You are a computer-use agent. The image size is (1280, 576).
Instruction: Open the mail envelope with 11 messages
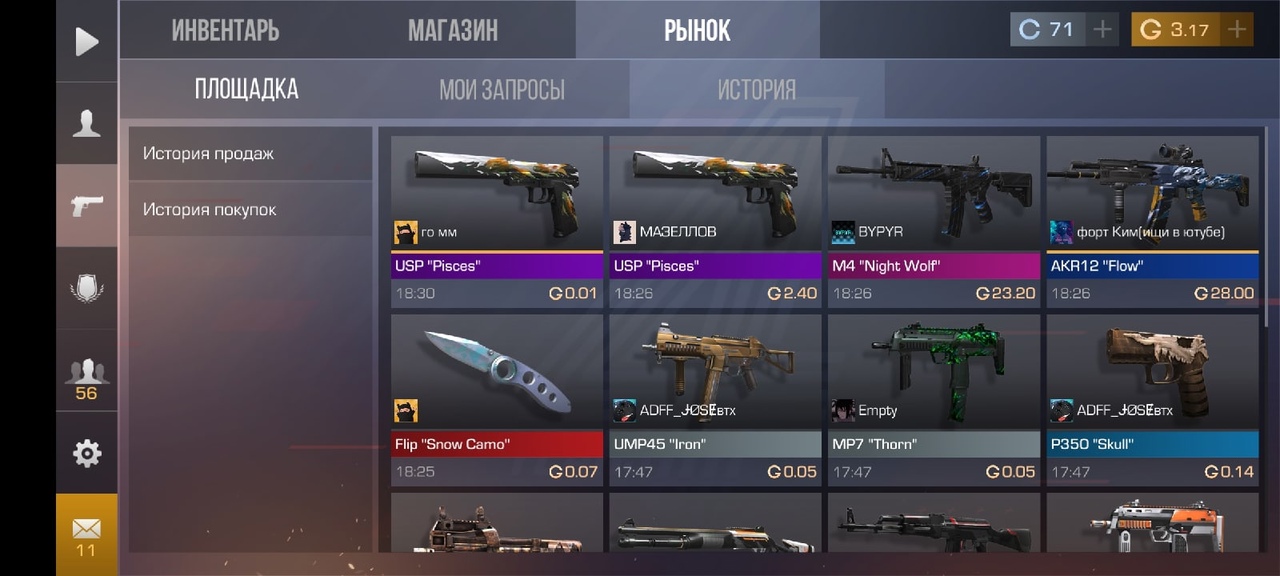(87, 534)
